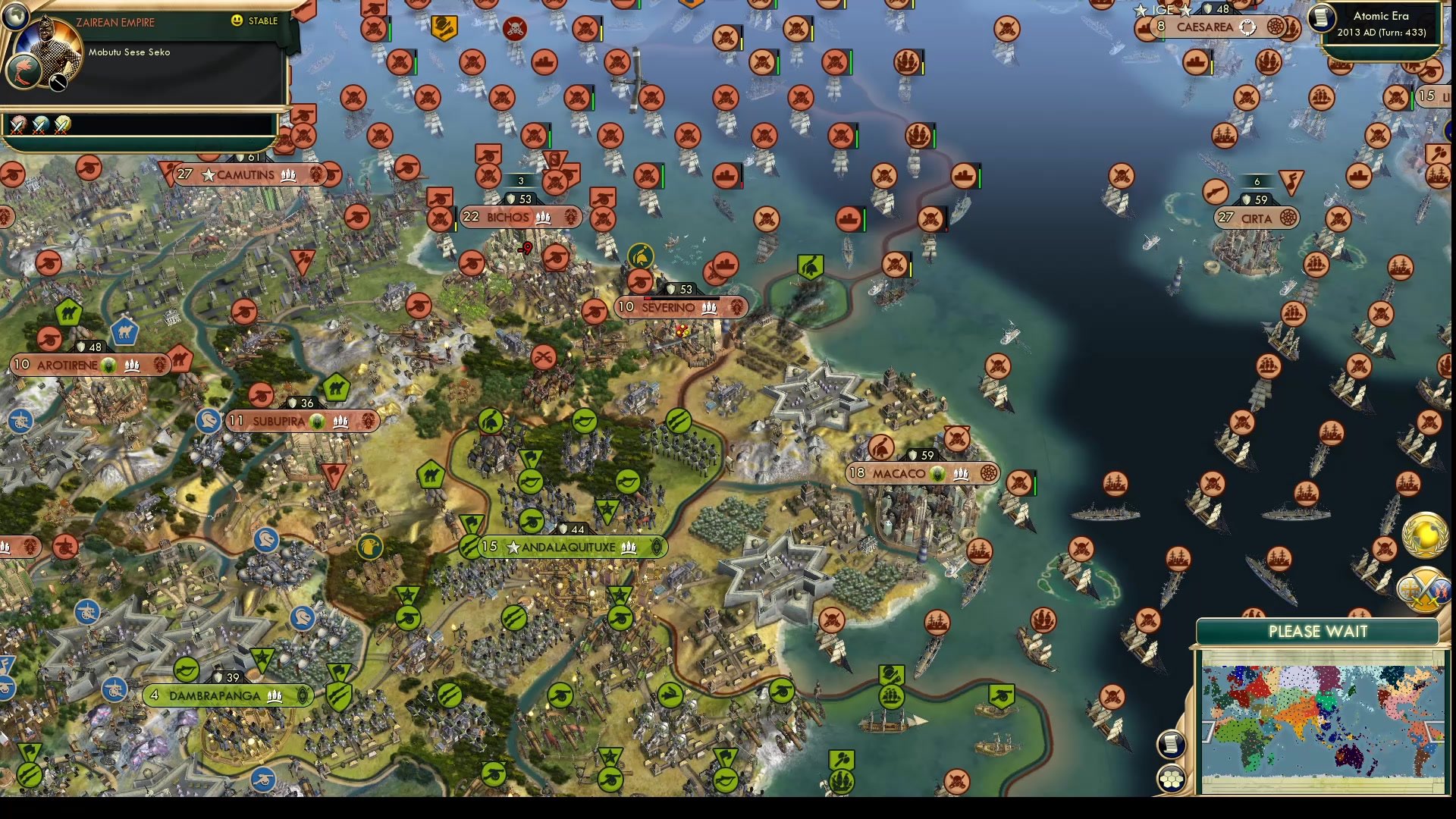Click the notification scroll icon near the minimap

point(1171,743)
